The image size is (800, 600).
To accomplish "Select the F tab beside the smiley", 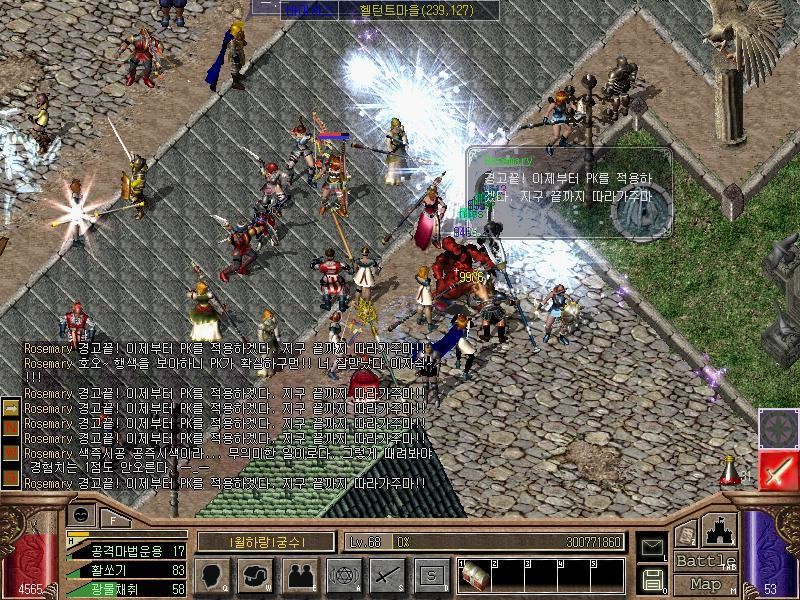I will (112, 518).
